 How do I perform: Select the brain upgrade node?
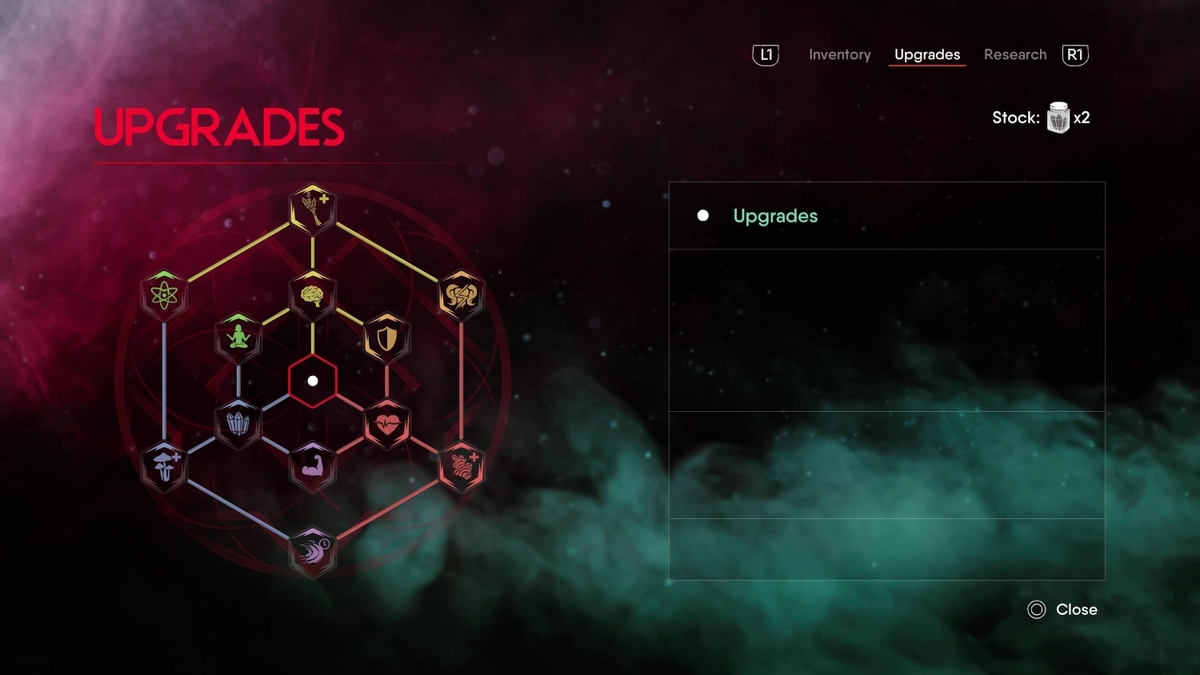click(x=312, y=295)
